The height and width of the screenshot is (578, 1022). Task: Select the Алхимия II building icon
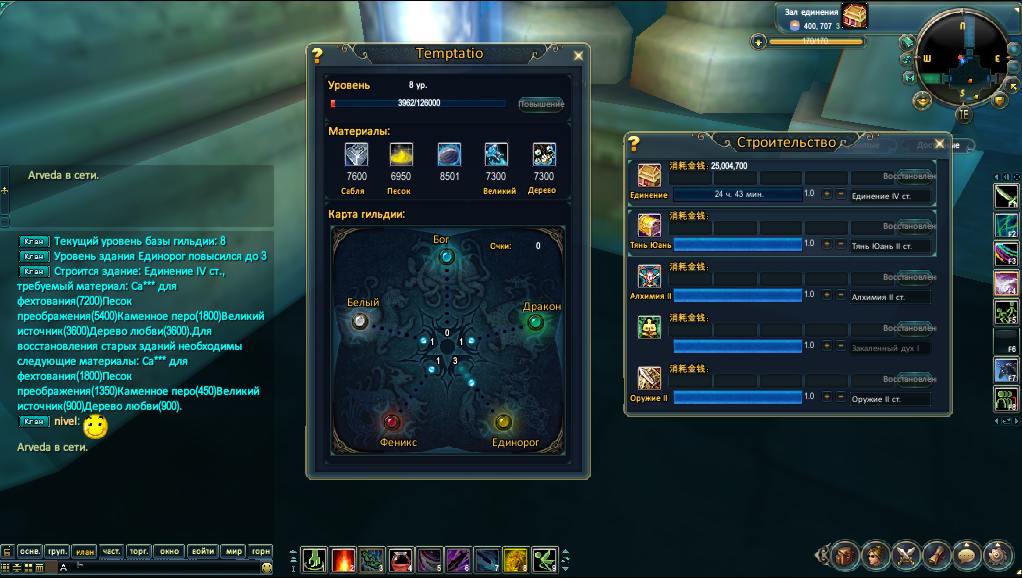pyautogui.click(x=649, y=276)
